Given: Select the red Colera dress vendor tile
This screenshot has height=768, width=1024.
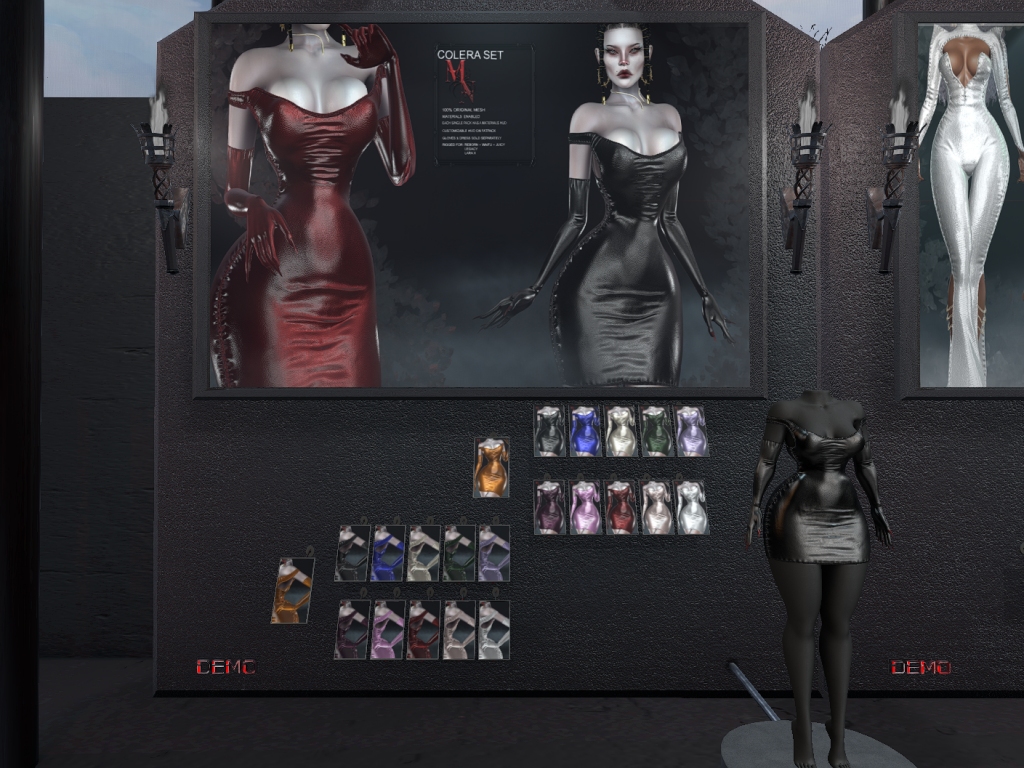Looking at the screenshot, I should [x=621, y=507].
